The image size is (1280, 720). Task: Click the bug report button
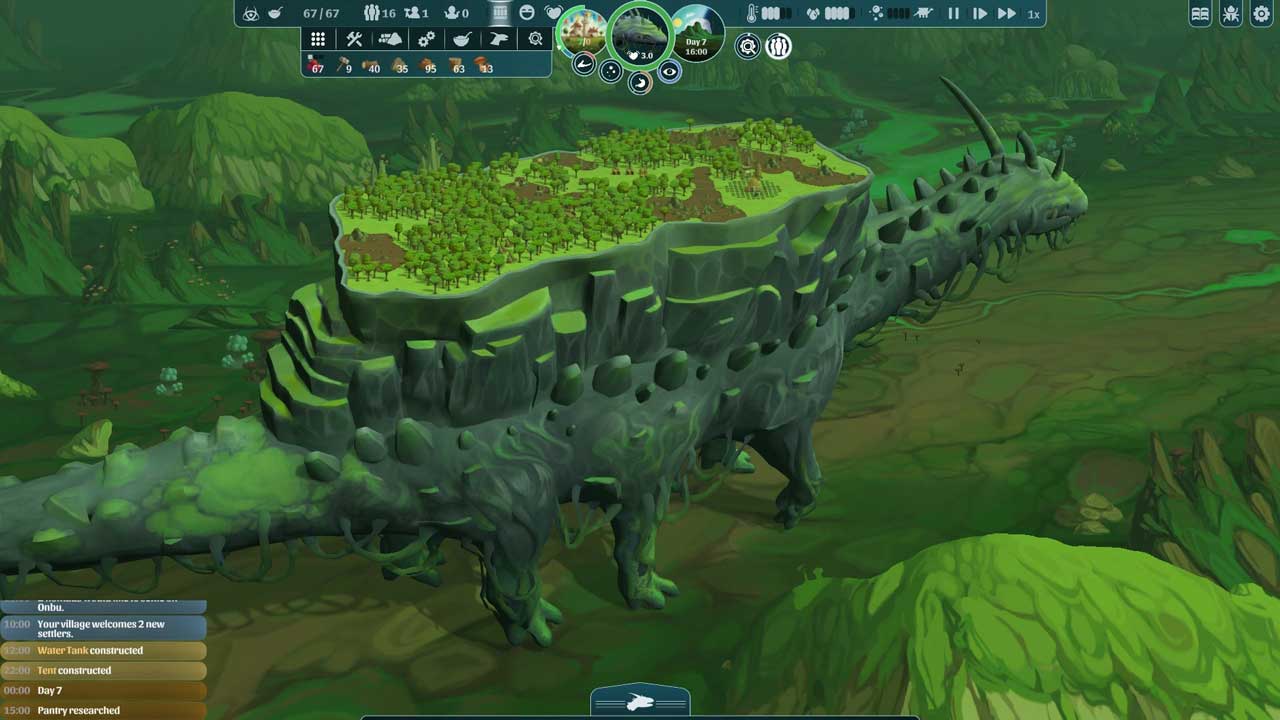(1231, 14)
